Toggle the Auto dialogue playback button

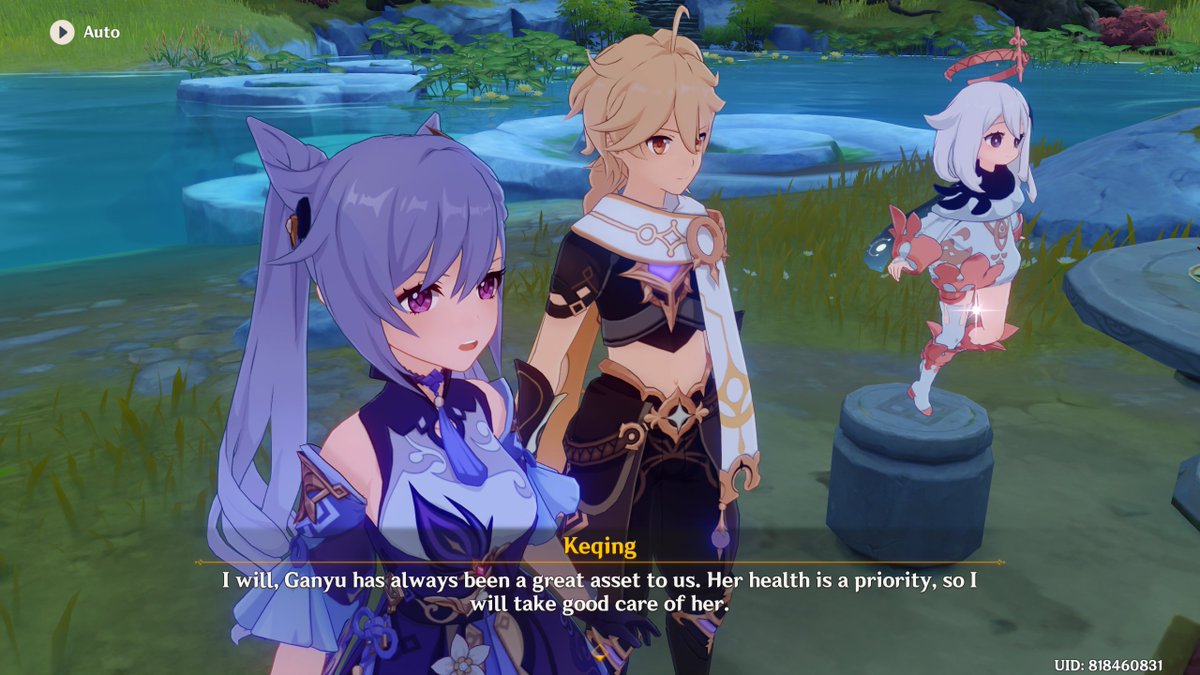point(63,32)
